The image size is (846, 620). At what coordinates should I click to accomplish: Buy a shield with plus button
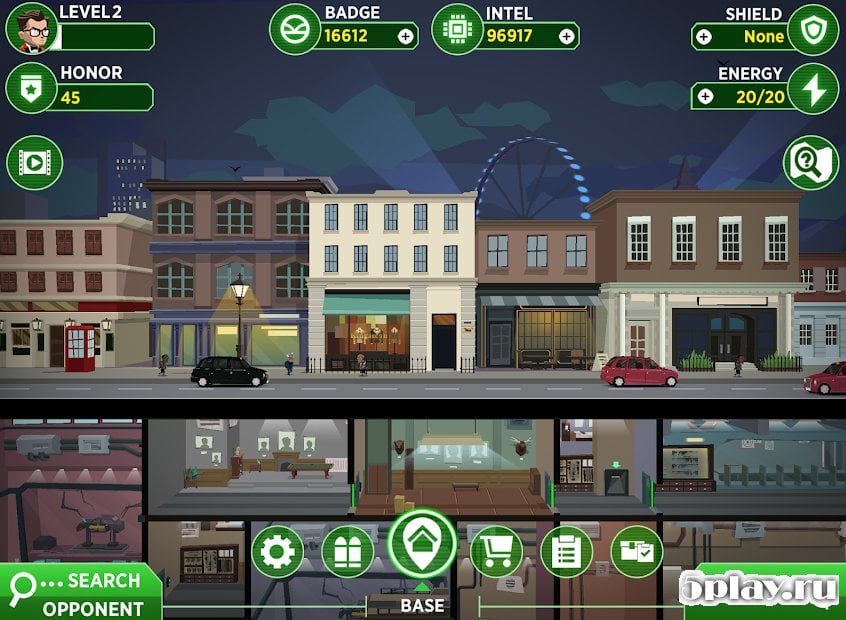[x=705, y=36]
